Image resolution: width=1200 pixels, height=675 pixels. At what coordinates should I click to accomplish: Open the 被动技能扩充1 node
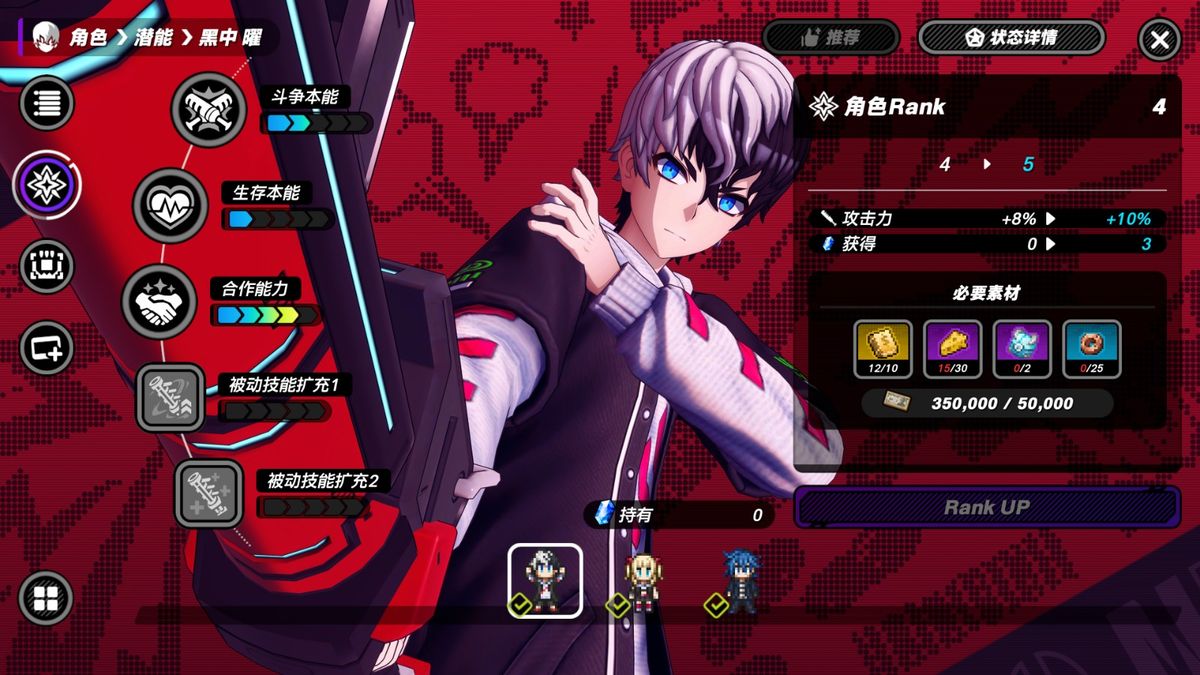point(170,397)
